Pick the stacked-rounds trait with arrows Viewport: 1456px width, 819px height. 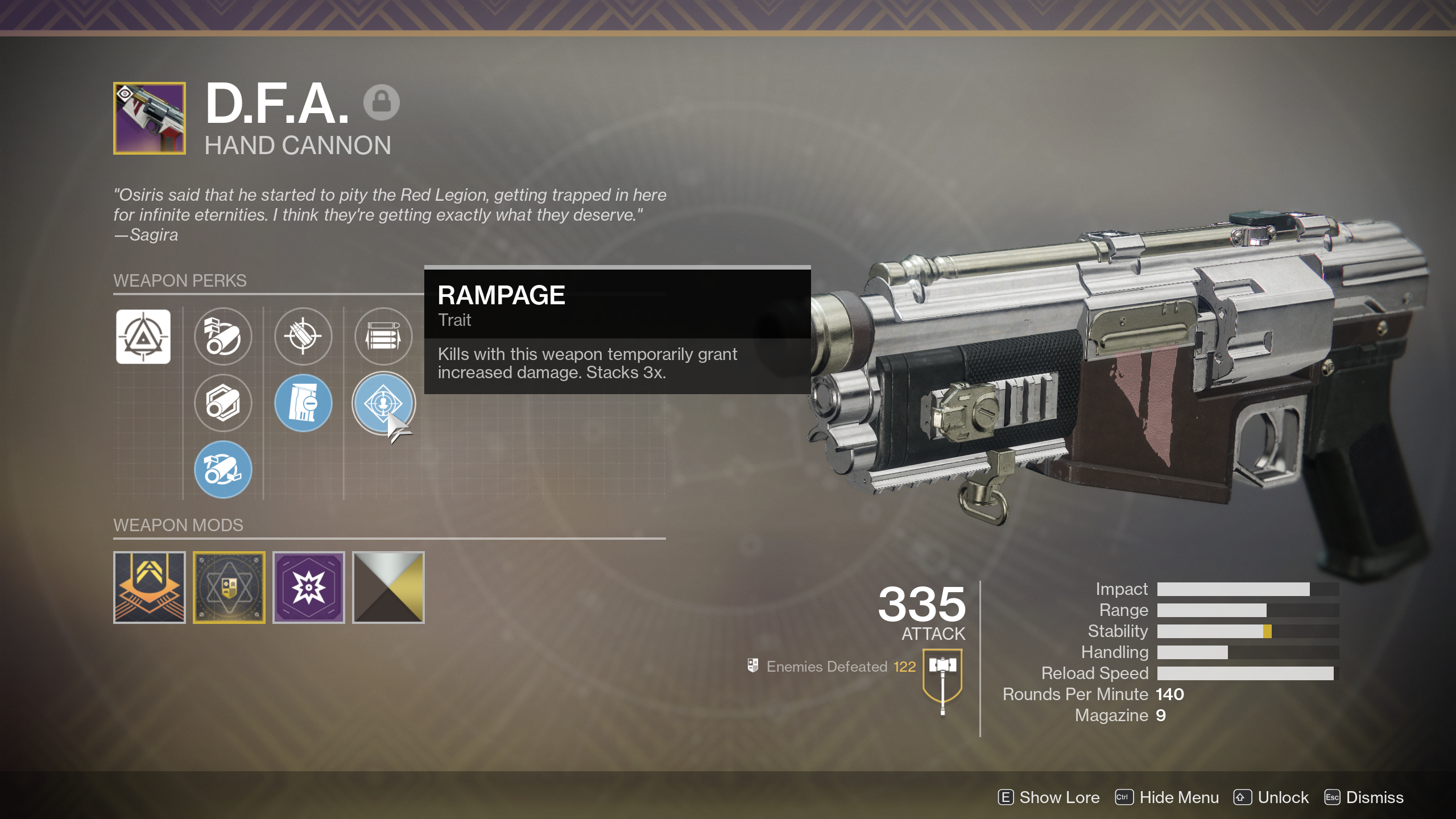383,337
